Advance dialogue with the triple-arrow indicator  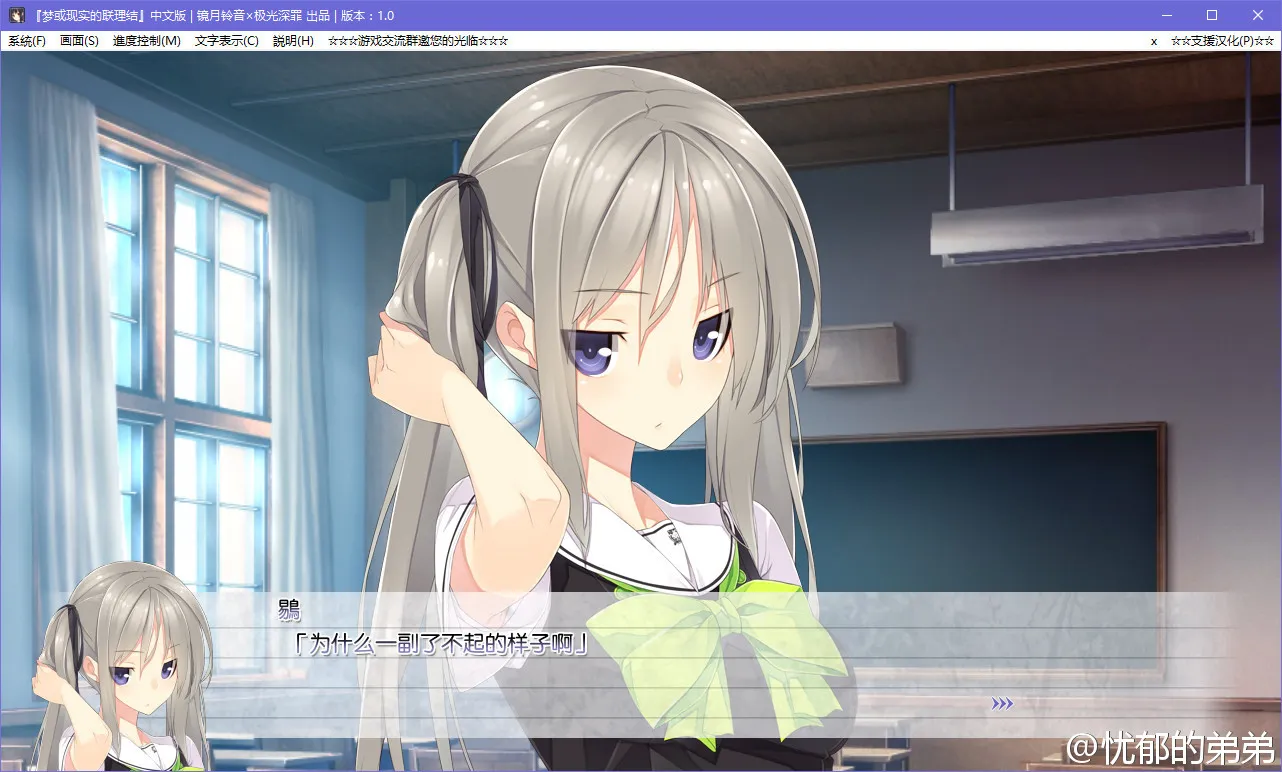click(1002, 704)
